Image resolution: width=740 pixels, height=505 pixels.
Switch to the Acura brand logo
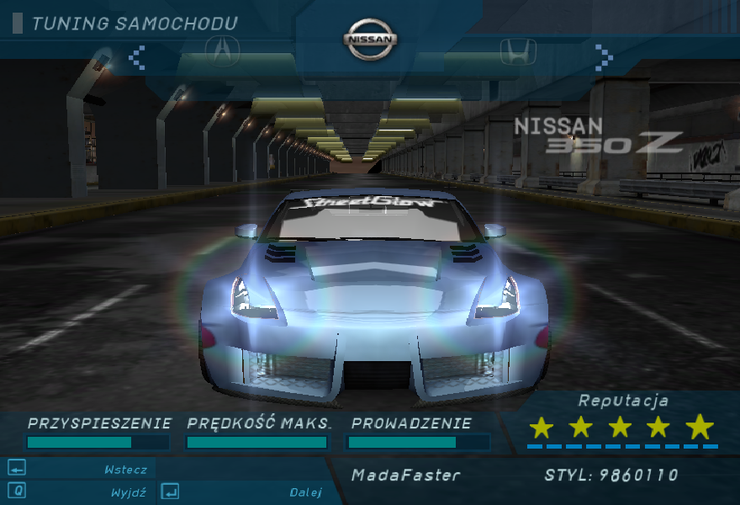(x=222, y=48)
